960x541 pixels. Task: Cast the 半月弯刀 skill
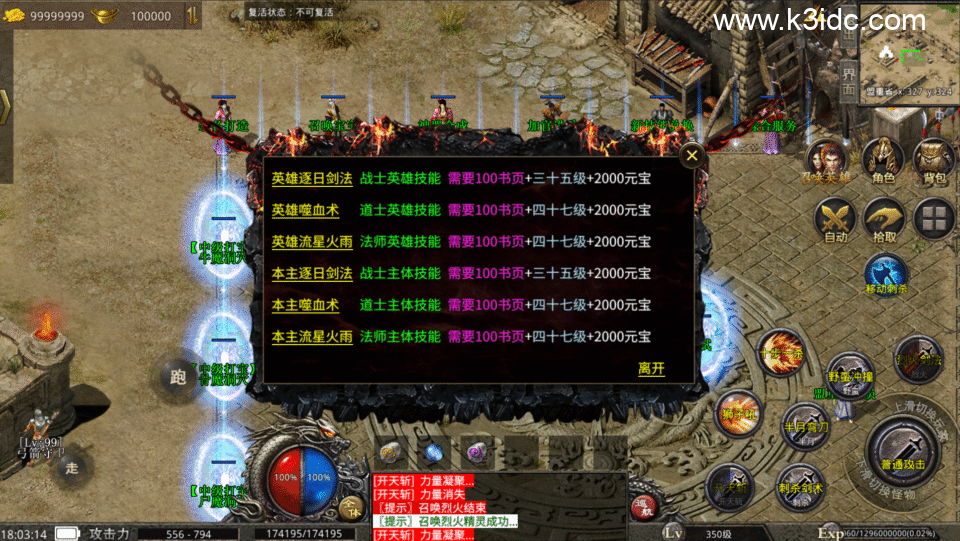[804, 424]
